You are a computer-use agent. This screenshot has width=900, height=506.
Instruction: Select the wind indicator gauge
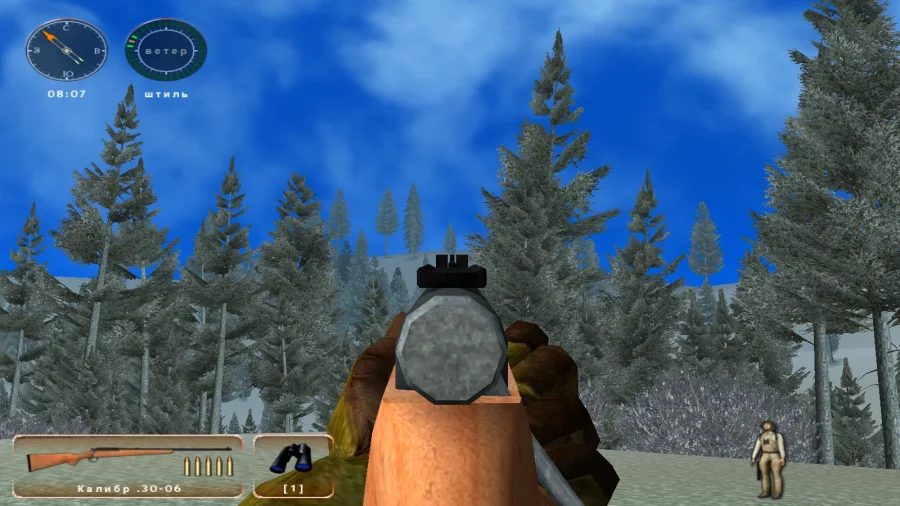pyautogui.click(x=166, y=50)
